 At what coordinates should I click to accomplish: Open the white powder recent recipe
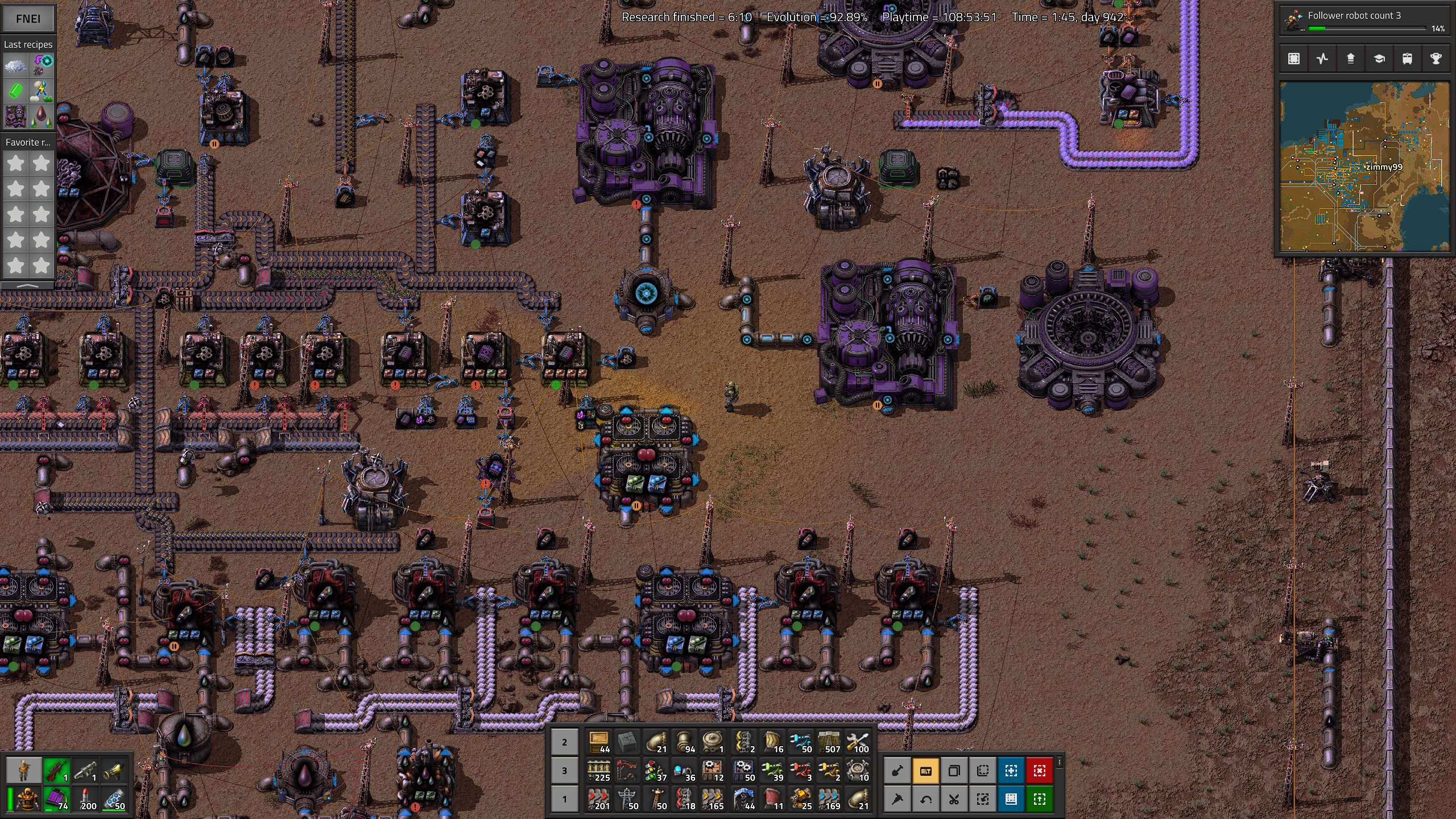click(x=15, y=65)
